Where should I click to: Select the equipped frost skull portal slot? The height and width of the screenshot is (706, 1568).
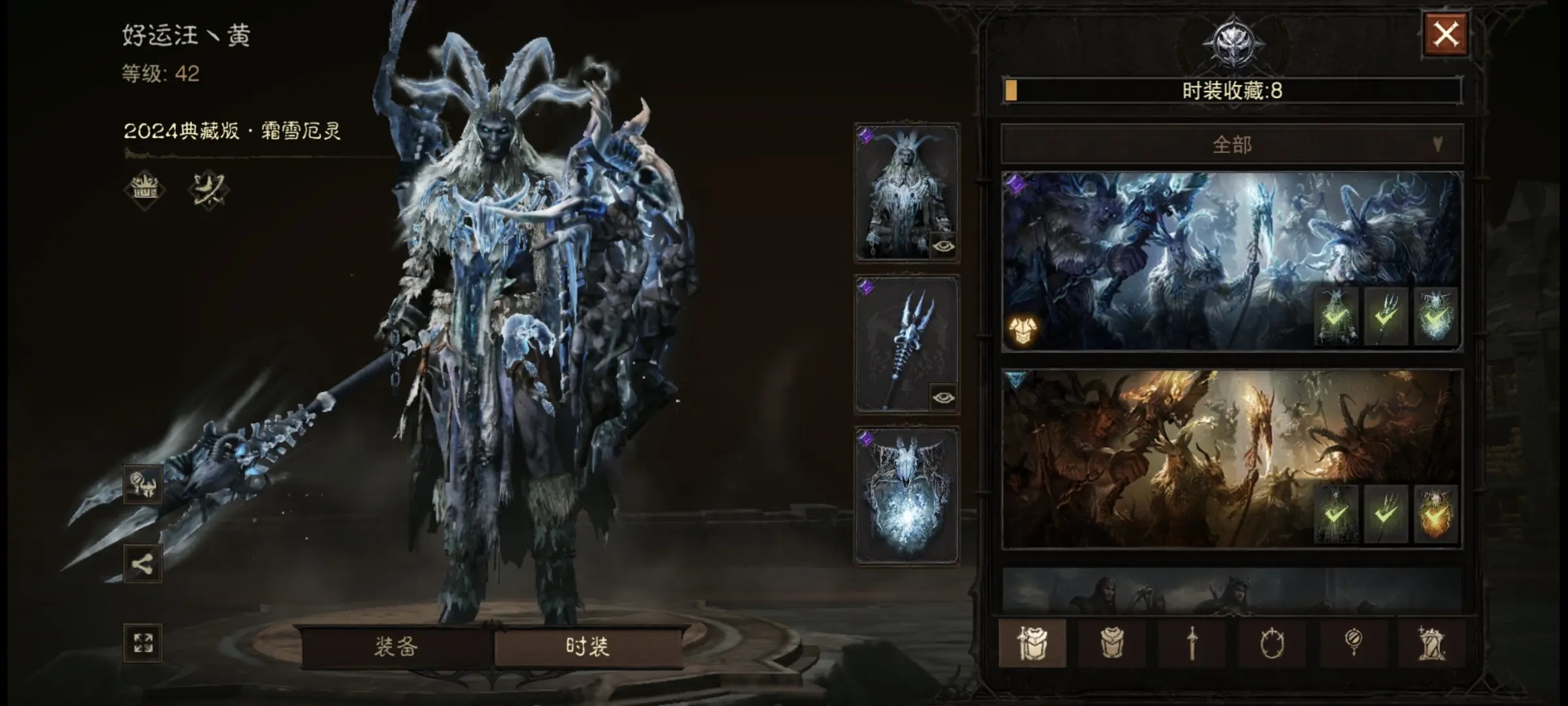[906, 495]
